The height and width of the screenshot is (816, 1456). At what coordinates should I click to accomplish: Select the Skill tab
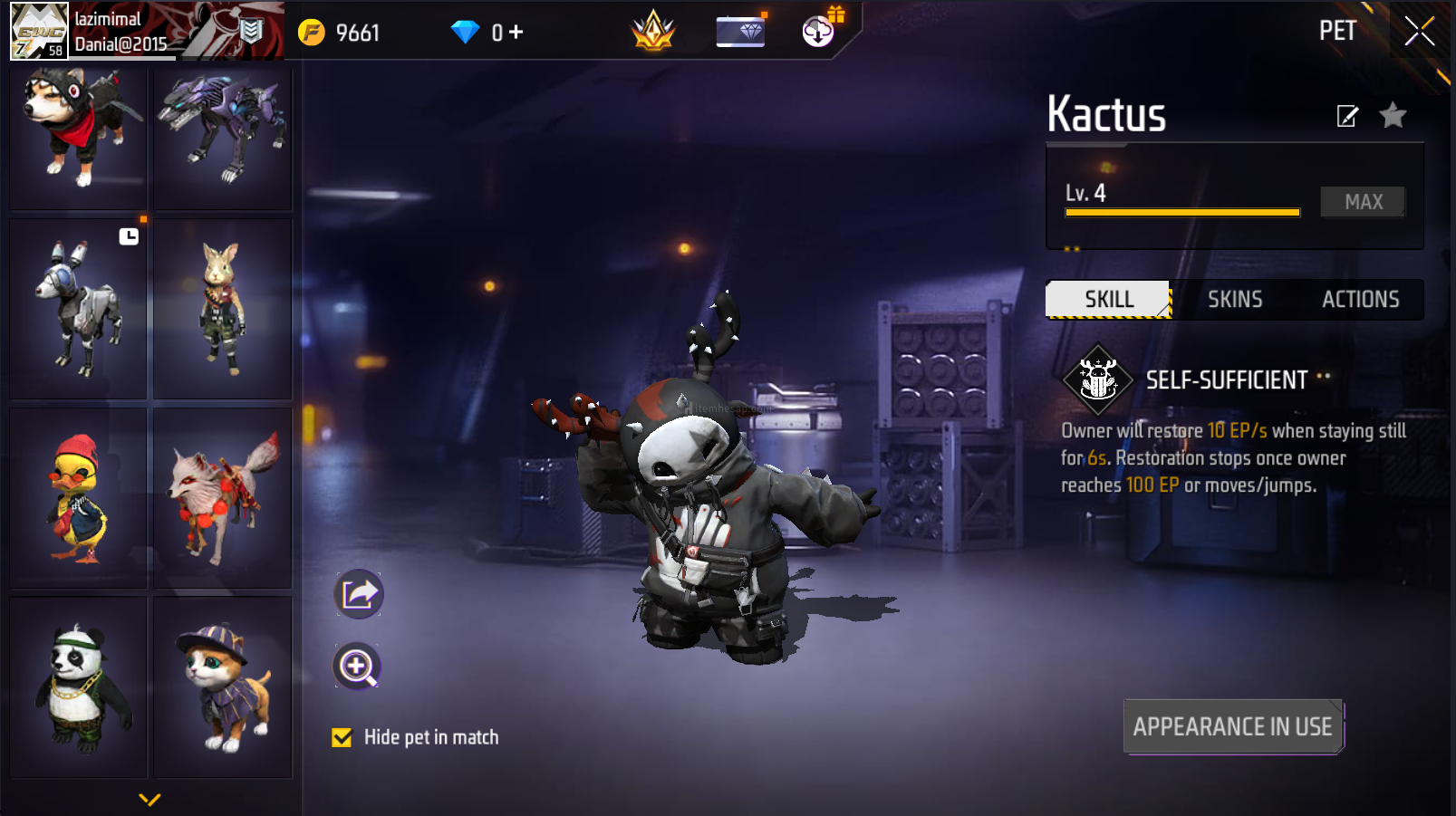point(1108,300)
